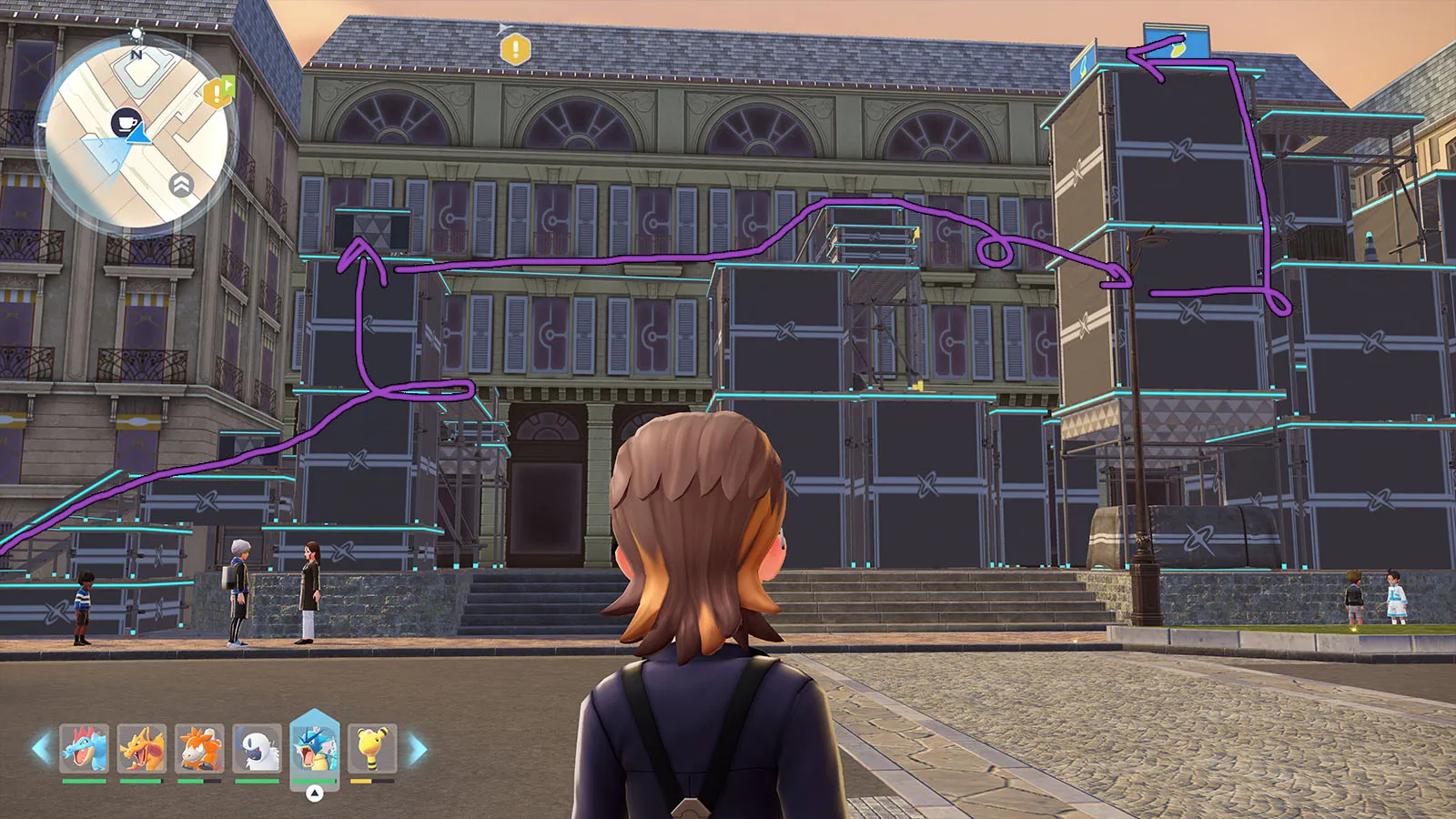Choose Ampharos from the party bar
Viewport: 1456px width, 819px height.
click(372, 748)
